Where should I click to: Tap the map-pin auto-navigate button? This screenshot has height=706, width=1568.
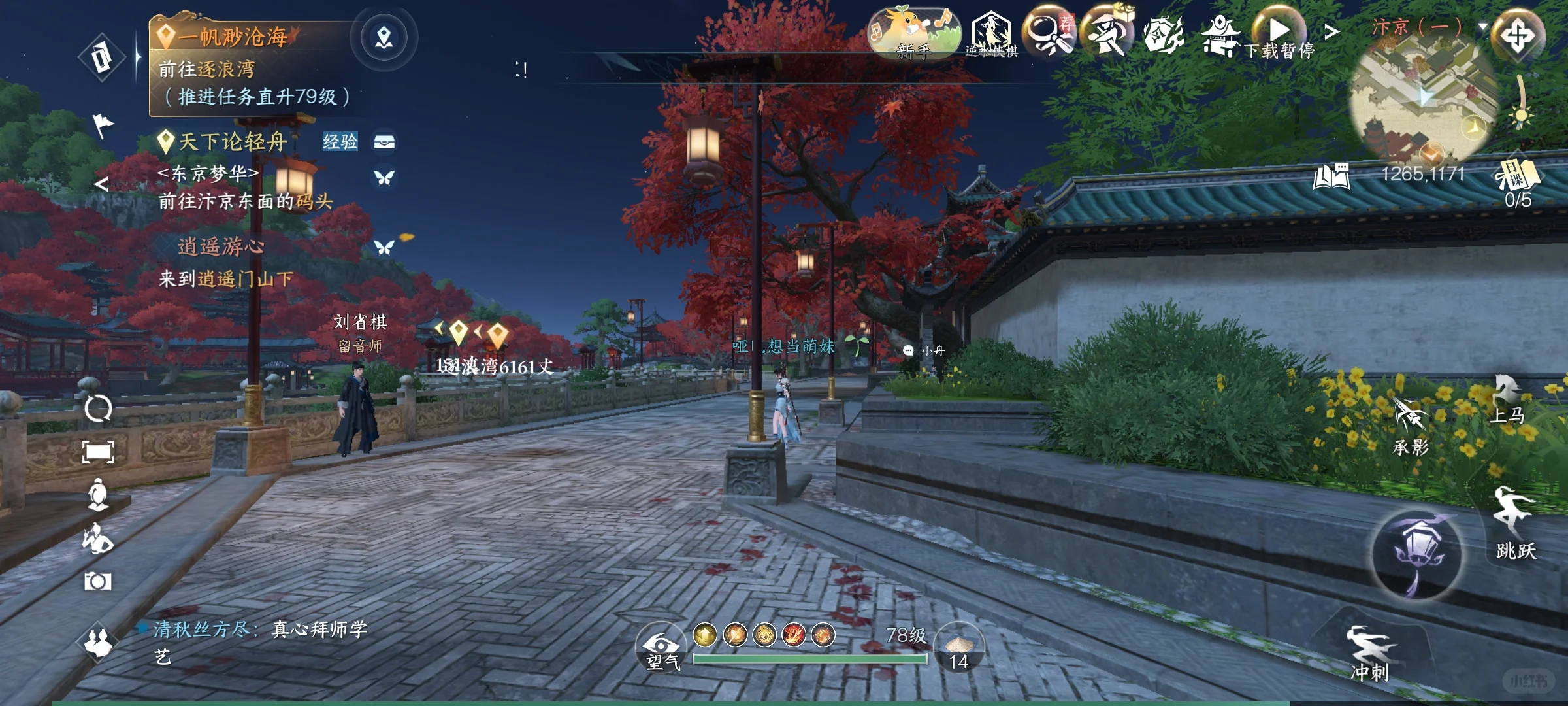click(x=384, y=38)
